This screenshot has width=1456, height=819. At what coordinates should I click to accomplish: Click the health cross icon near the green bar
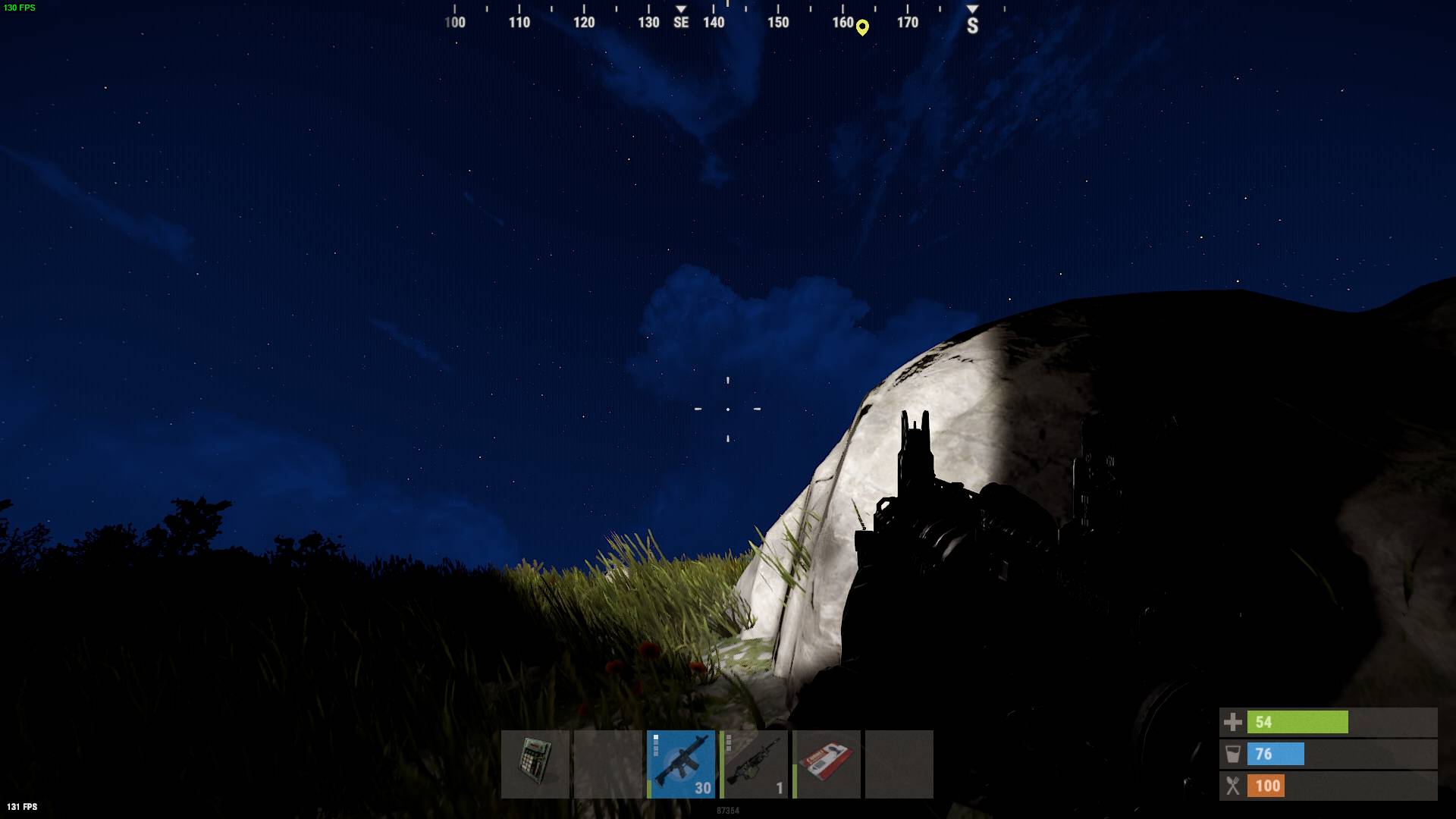pyautogui.click(x=1233, y=722)
